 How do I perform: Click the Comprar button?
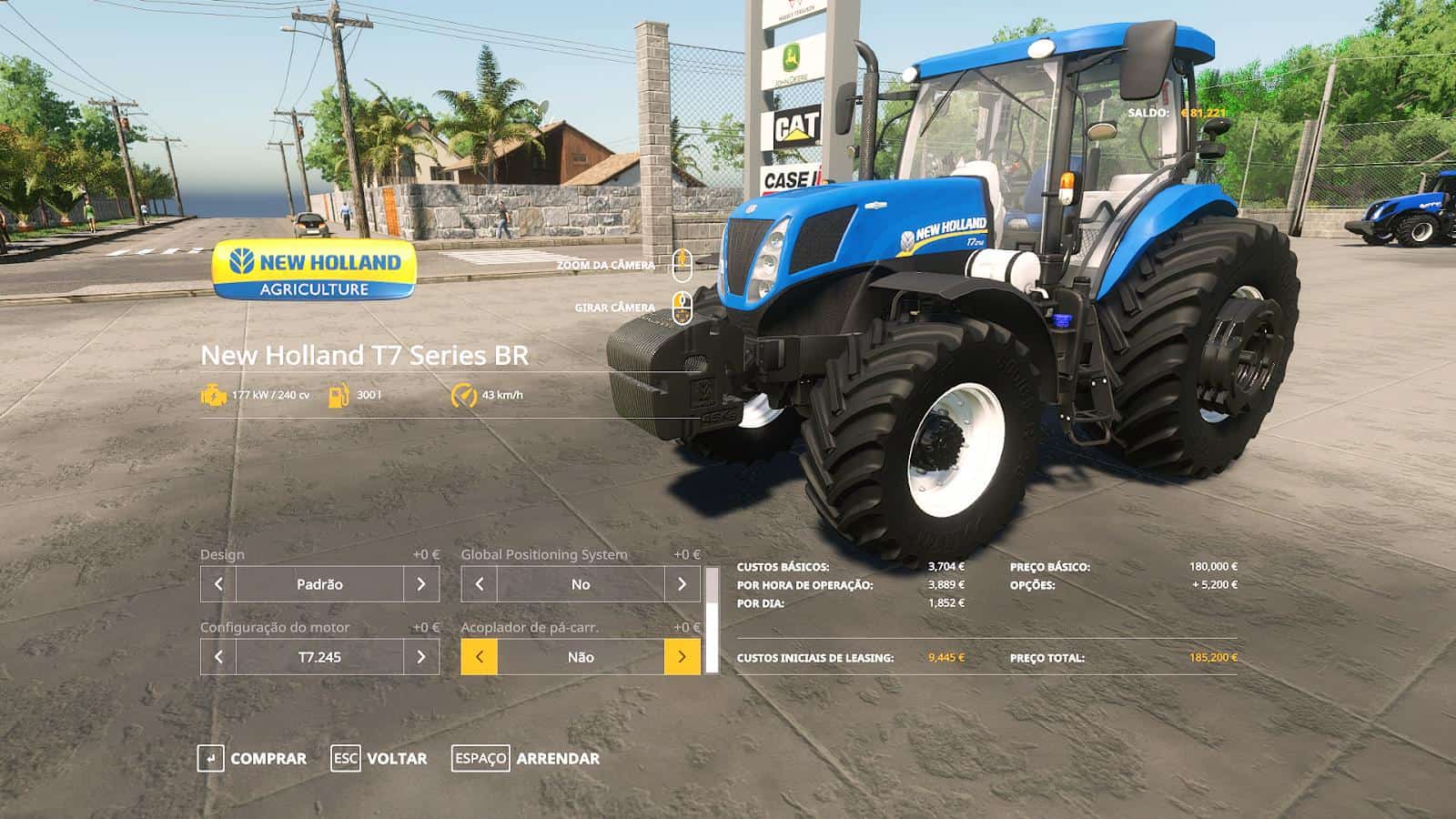click(x=252, y=758)
